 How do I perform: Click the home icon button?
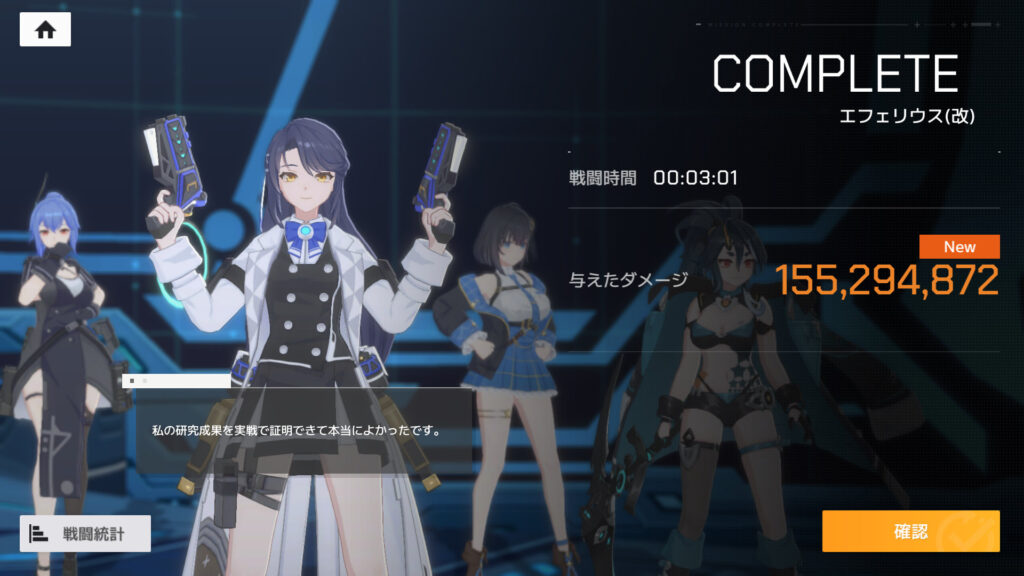[45, 30]
